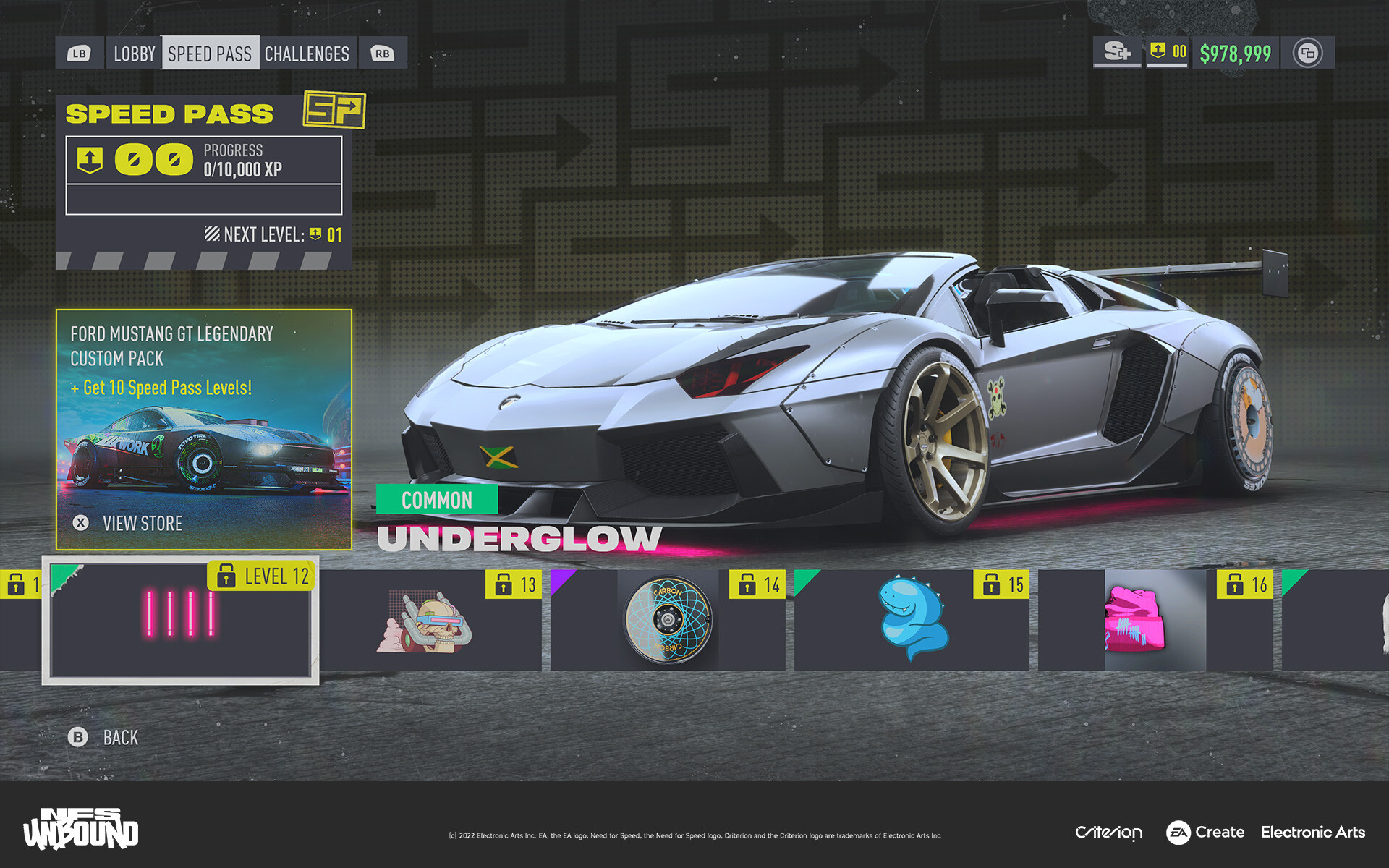
Task: Select the Speed Pass tab
Action: coord(210,54)
